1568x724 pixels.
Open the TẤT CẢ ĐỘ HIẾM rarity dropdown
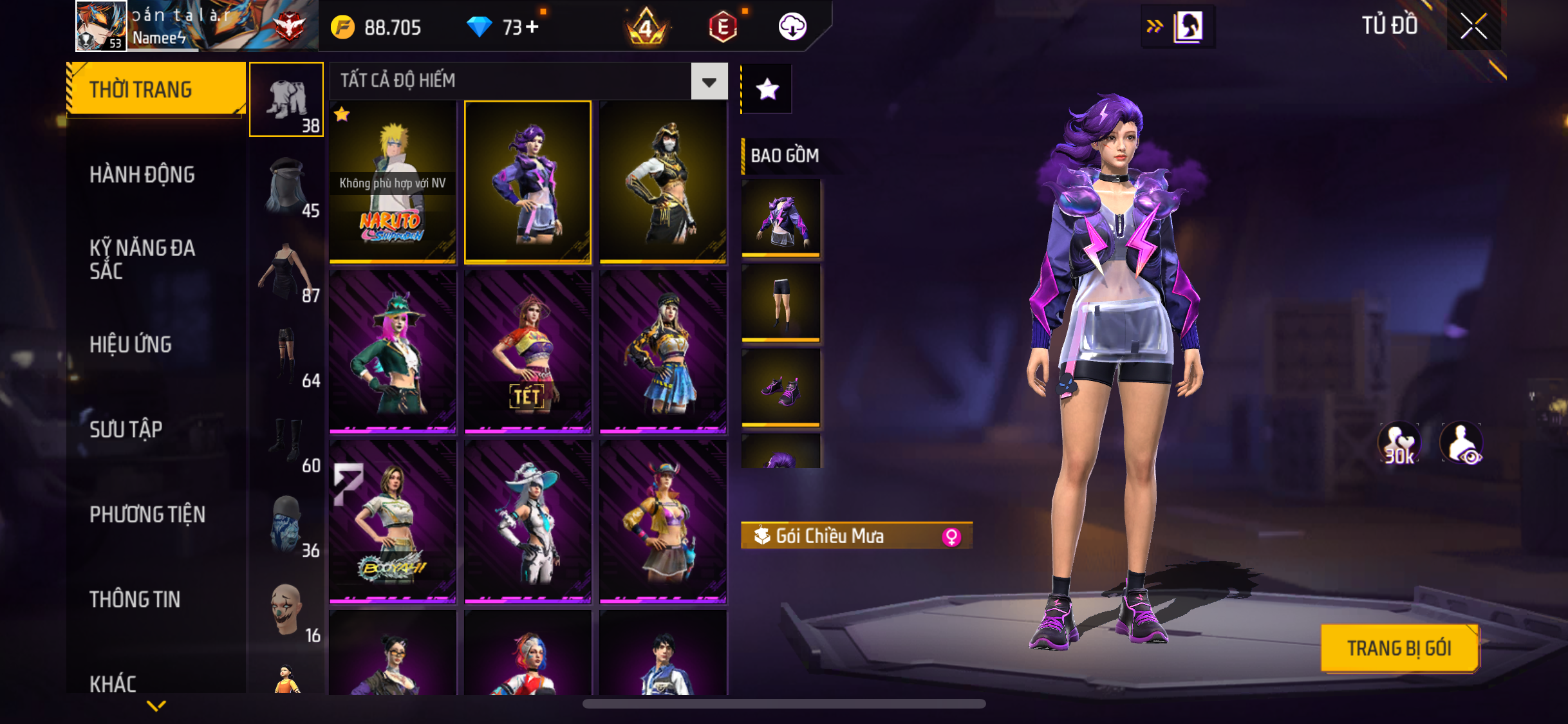(709, 82)
